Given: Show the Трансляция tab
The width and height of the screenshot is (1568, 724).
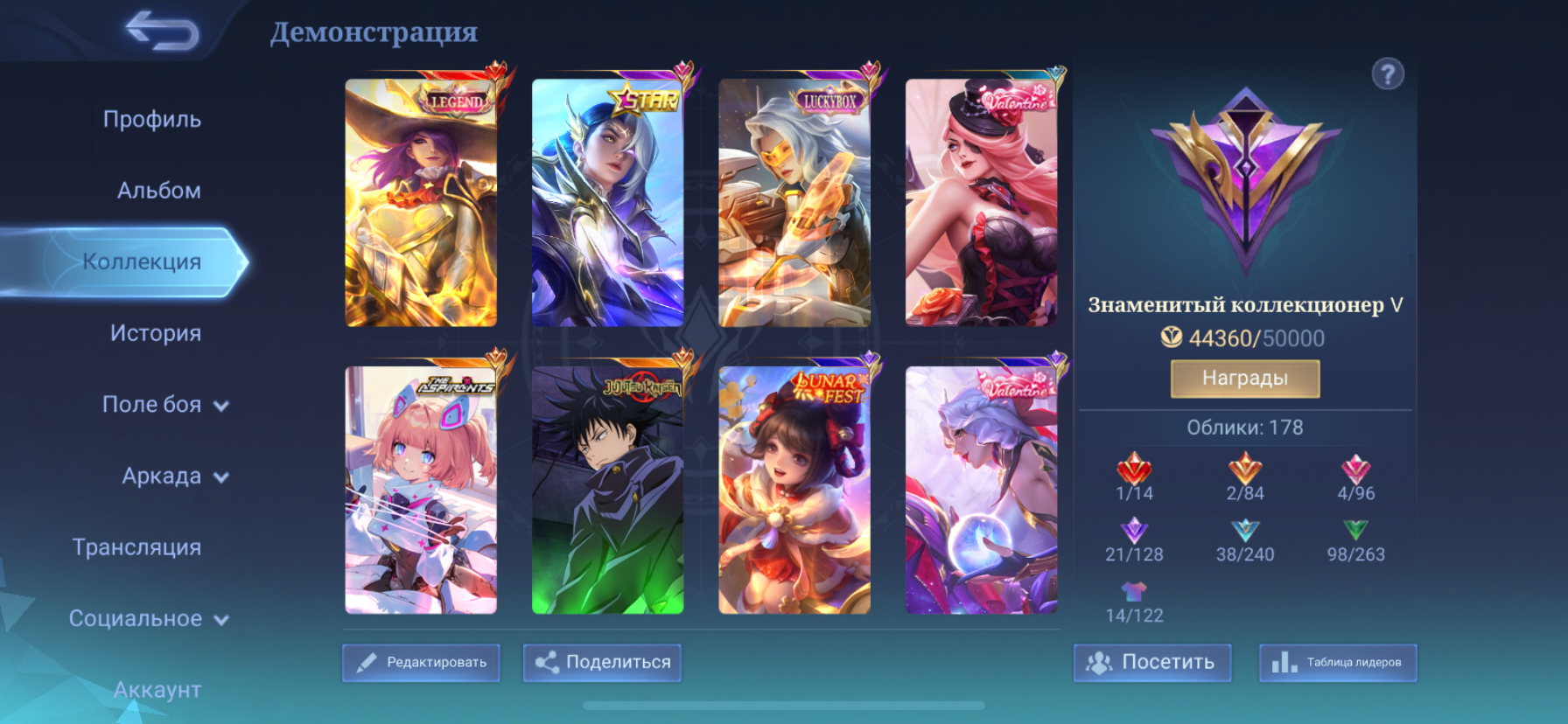Looking at the screenshot, I should tap(136, 547).
